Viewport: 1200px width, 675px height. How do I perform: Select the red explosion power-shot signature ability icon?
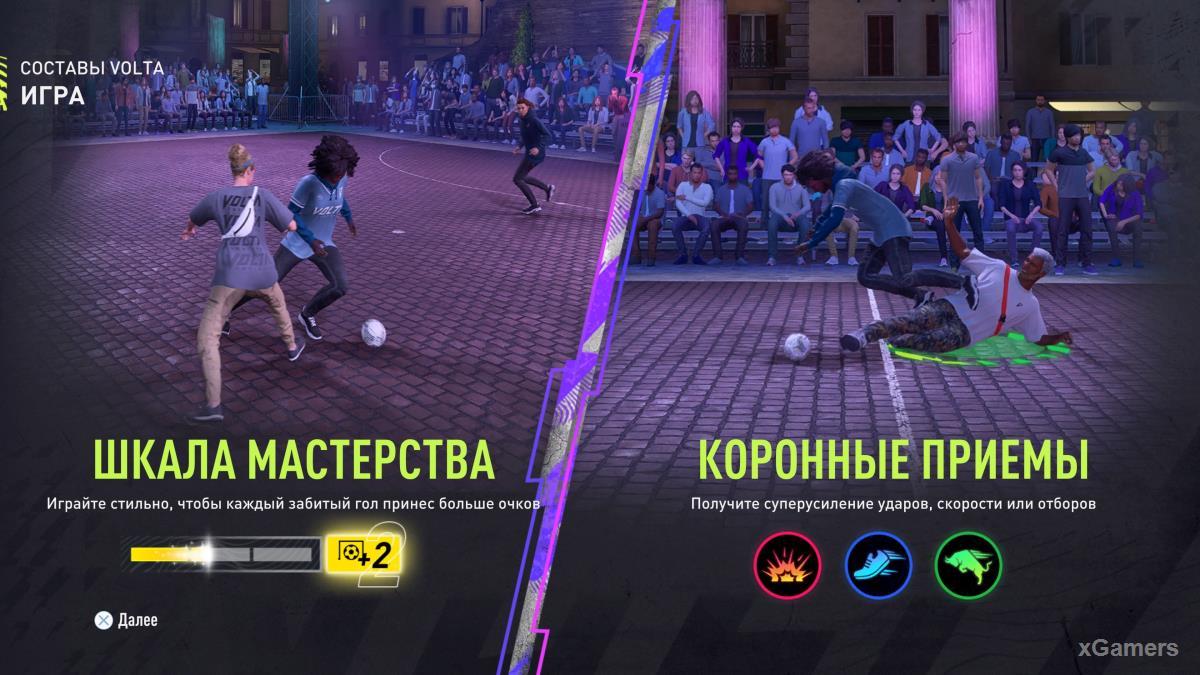787,565
